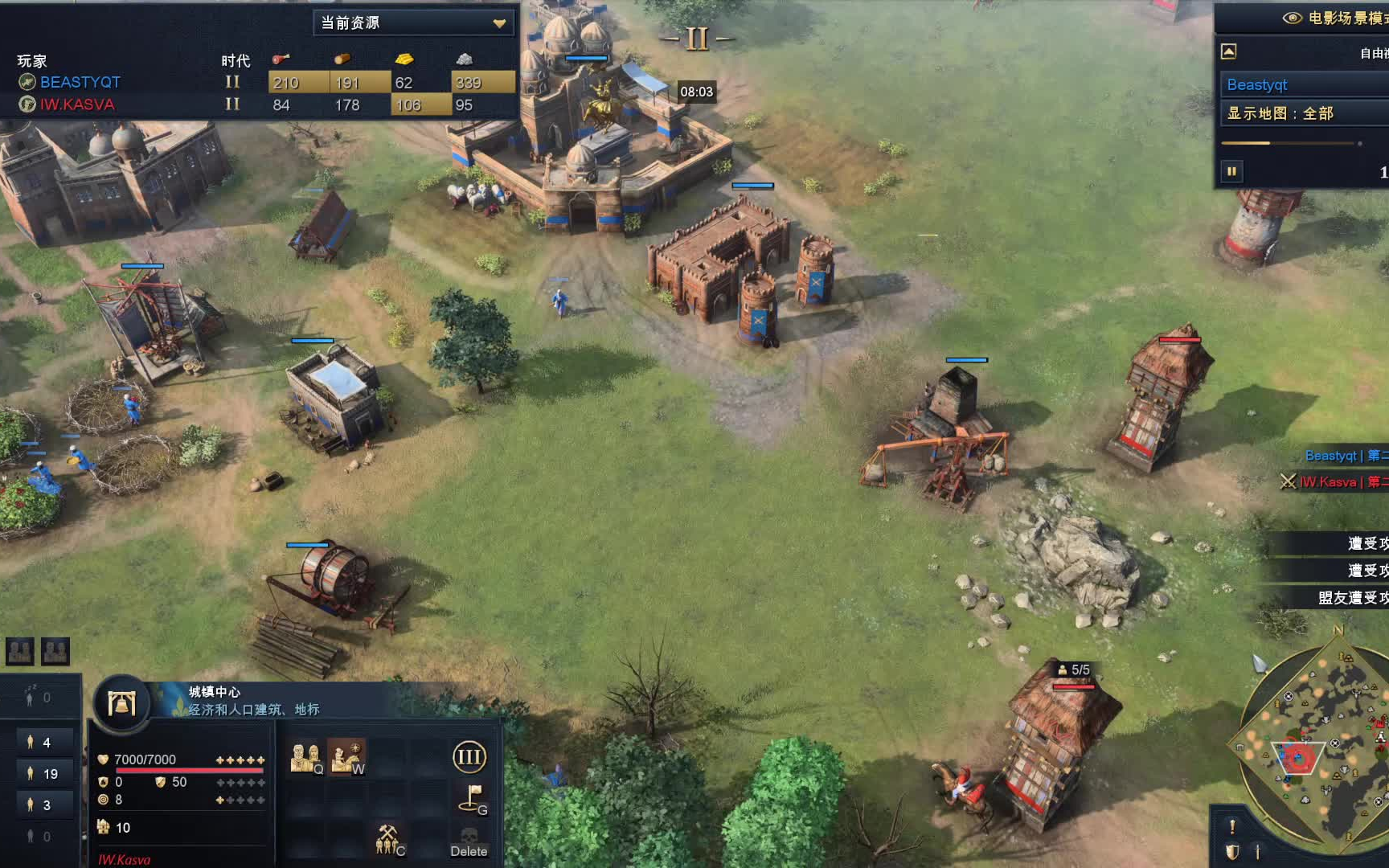Click the minimap to move the camera
The width and height of the screenshot is (1389, 868).
1318,747
